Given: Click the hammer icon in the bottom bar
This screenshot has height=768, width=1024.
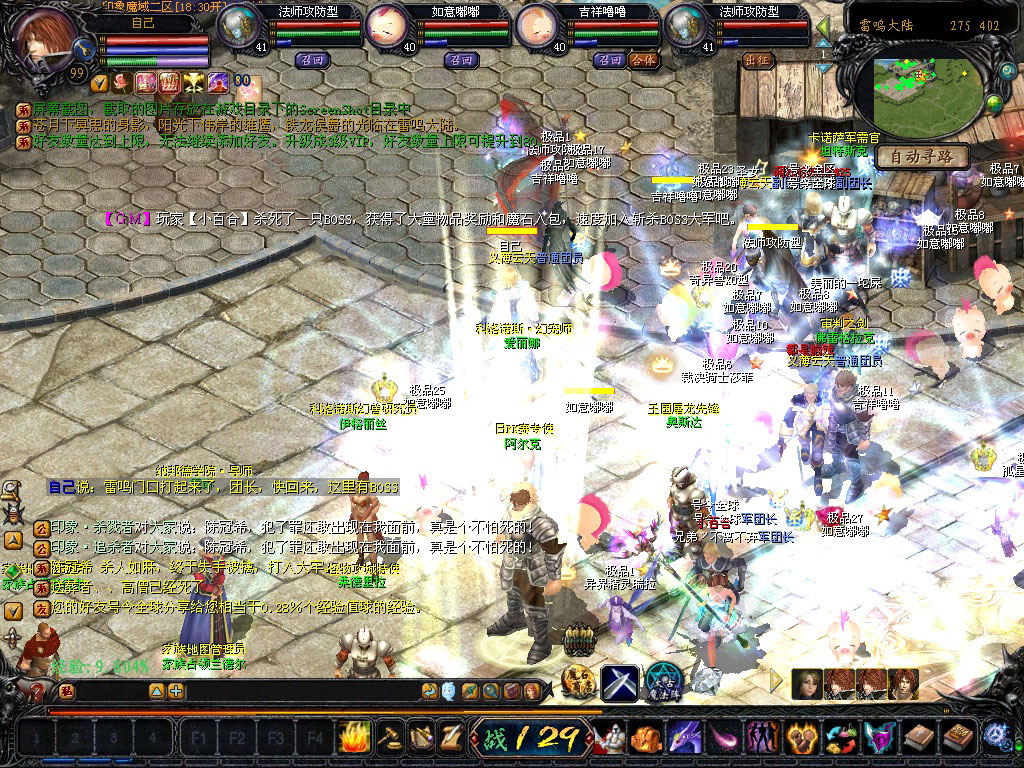Looking at the screenshot, I should click(388, 737).
